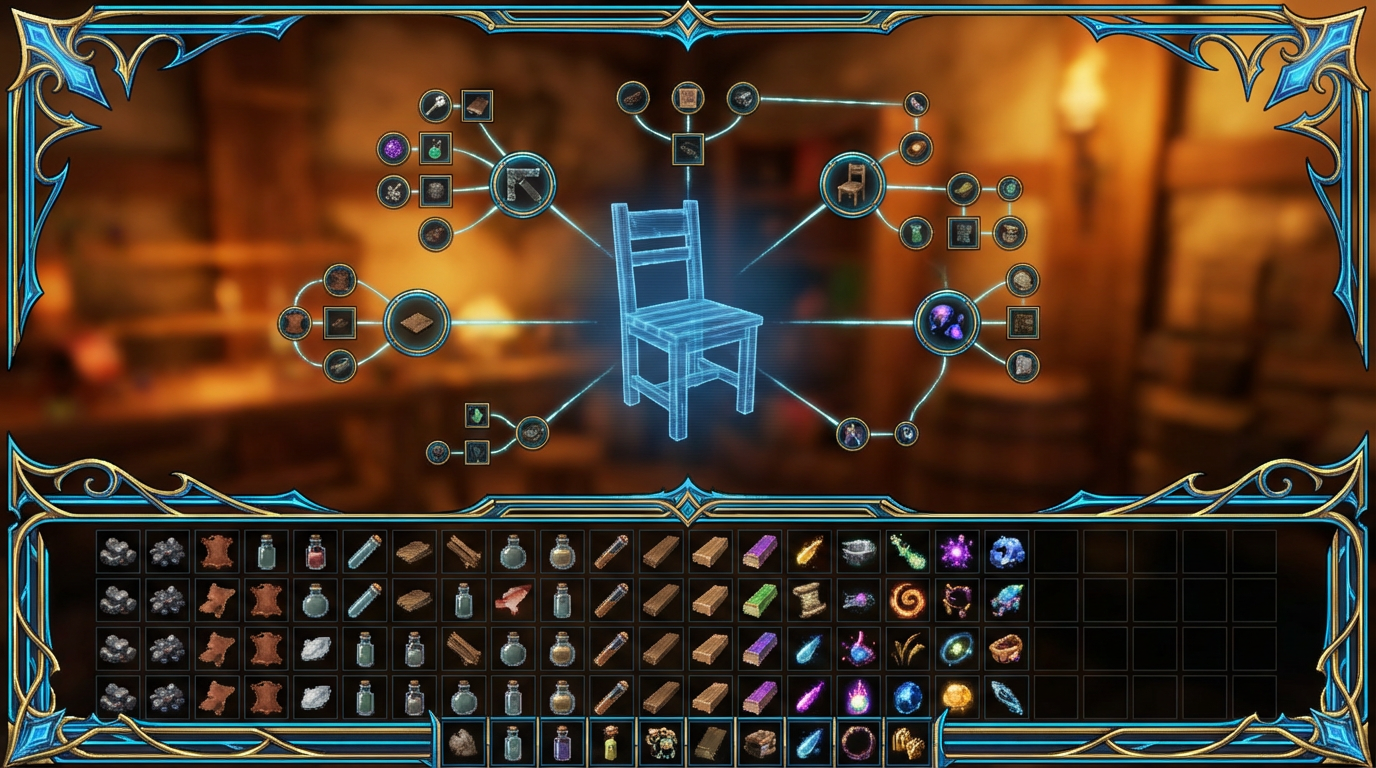This screenshot has width=1376, height=768.
Task: Select the red meat item slot
Action: 512,600
